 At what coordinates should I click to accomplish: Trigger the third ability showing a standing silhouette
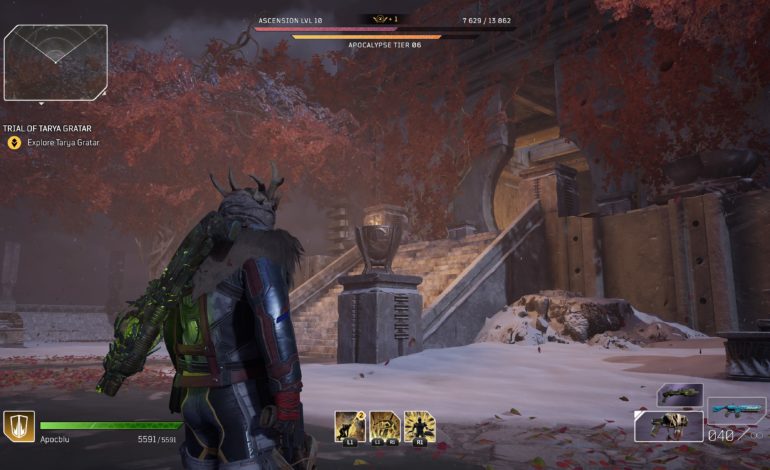pyautogui.click(x=419, y=426)
